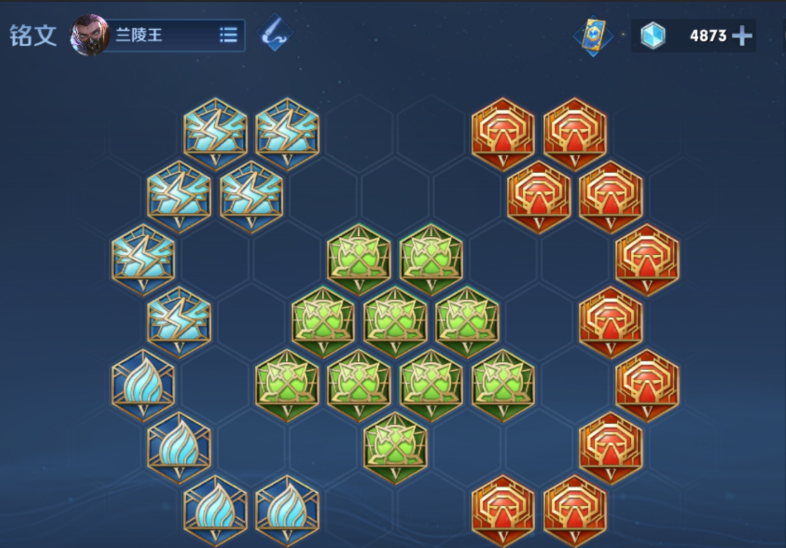This screenshot has width=786, height=548.
Task: Add more diamonds with the plus button
Action: tap(742, 36)
